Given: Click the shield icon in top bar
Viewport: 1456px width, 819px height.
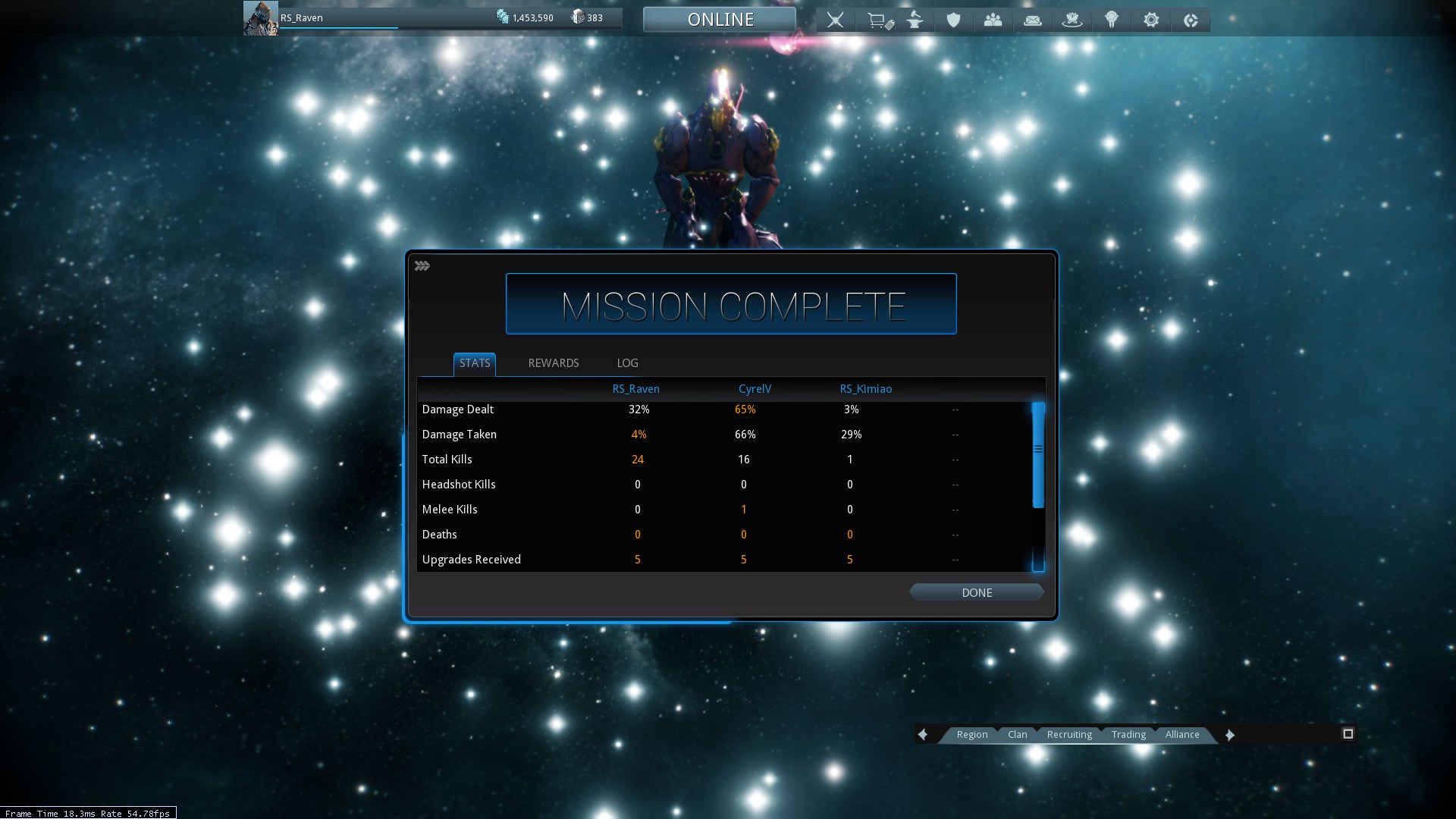Looking at the screenshot, I should (x=953, y=20).
